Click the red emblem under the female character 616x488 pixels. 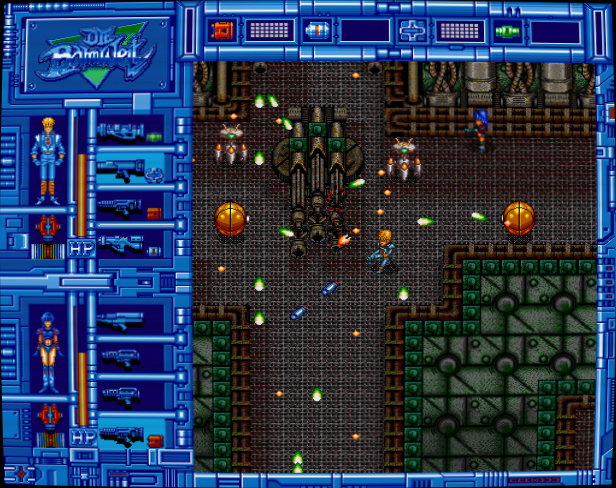(44, 414)
